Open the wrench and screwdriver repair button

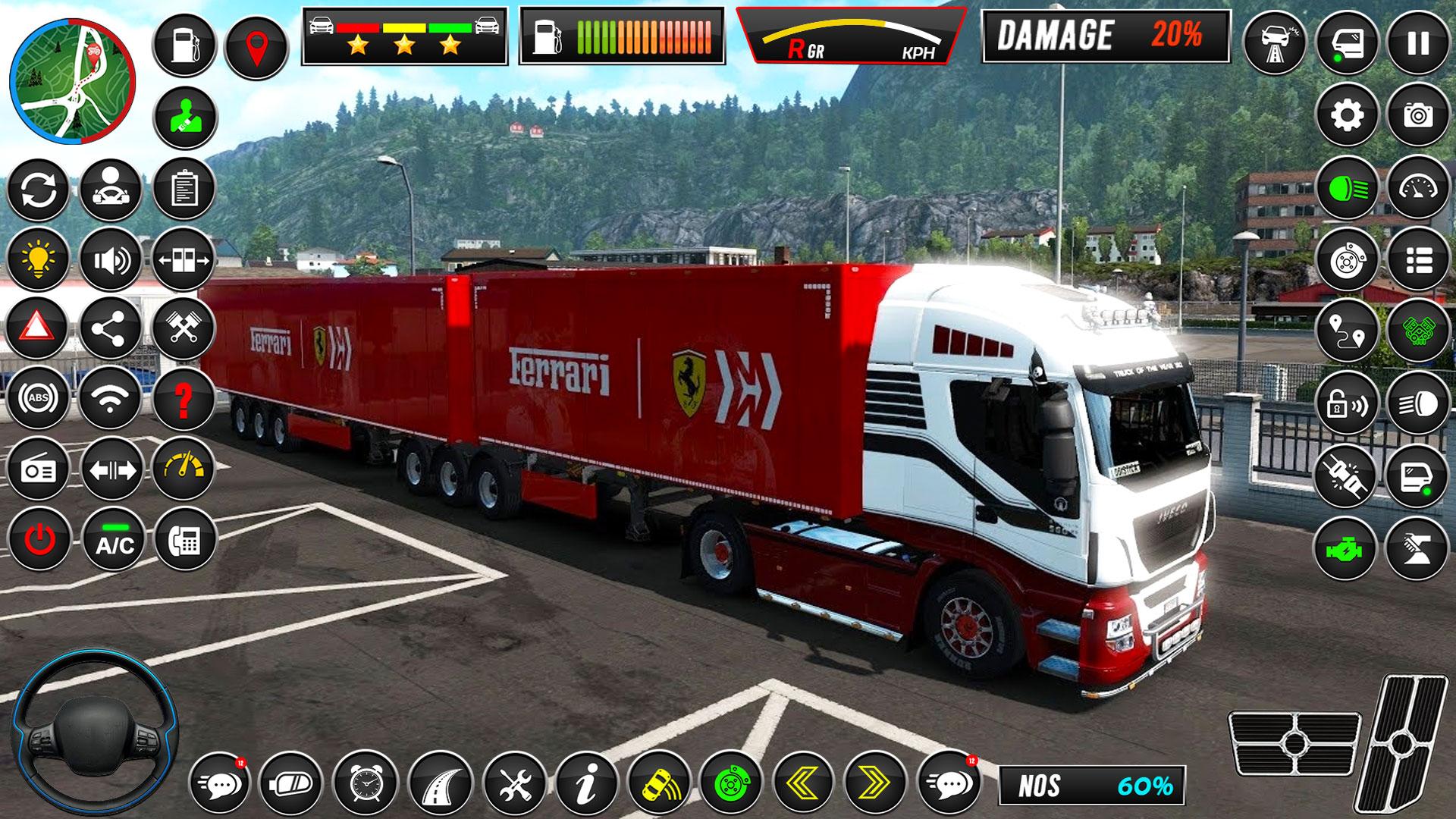(x=513, y=783)
